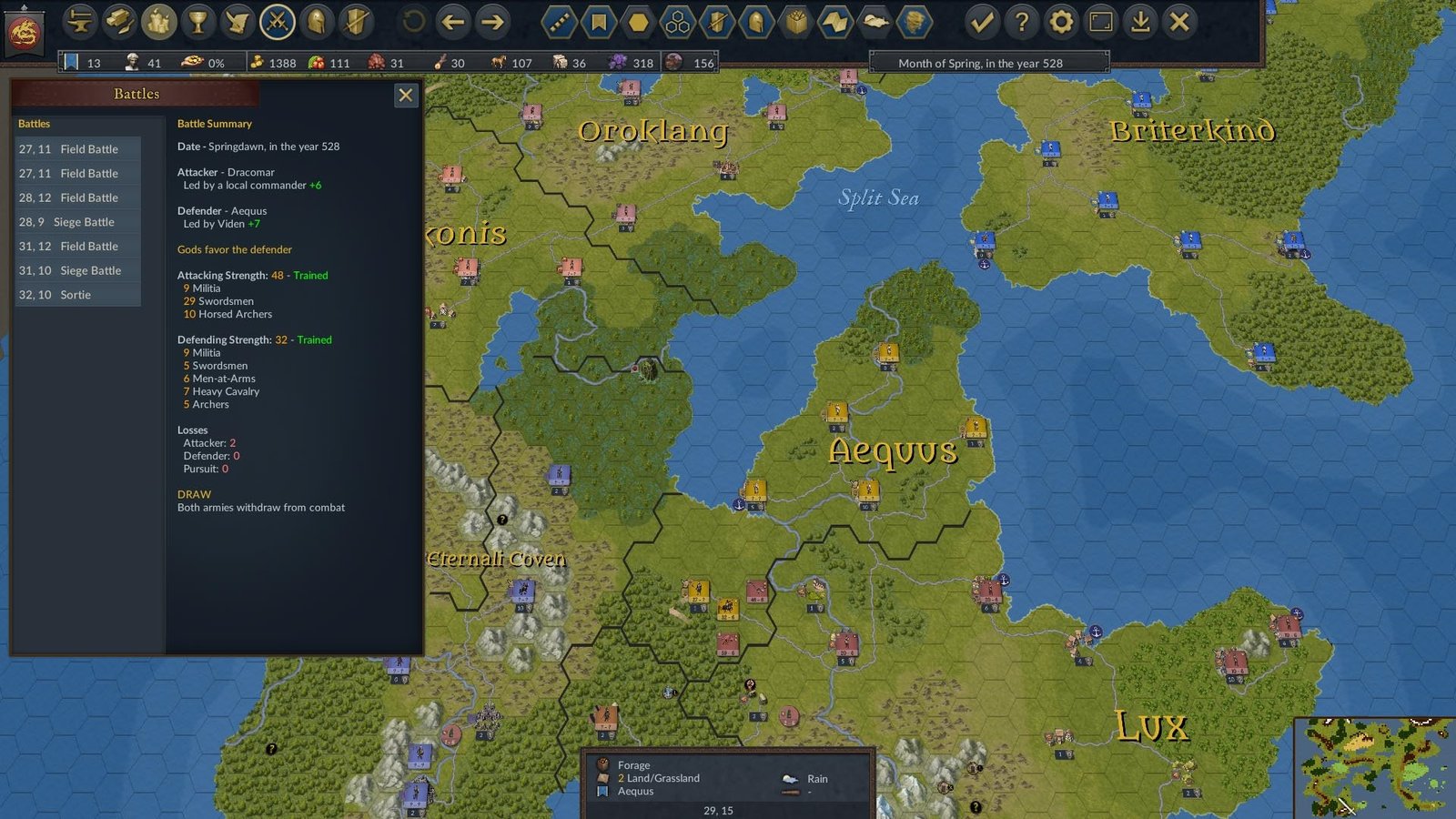This screenshot has height=819, width=1456.
Task: Toggle the banner flag map overlay
Action: pyautogui.click(x=599, y=22)
